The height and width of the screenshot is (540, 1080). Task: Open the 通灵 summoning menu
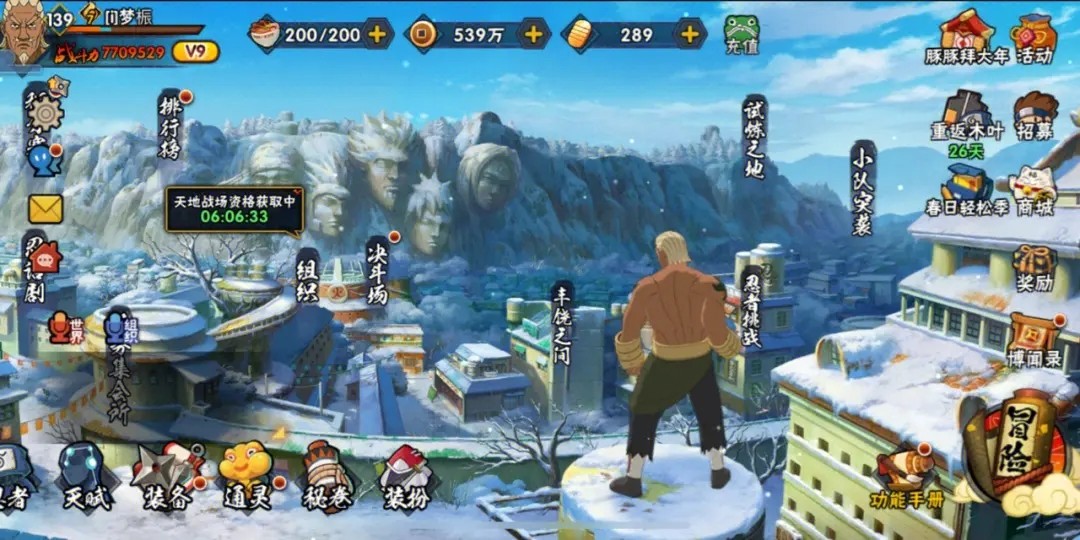[245, 476]
